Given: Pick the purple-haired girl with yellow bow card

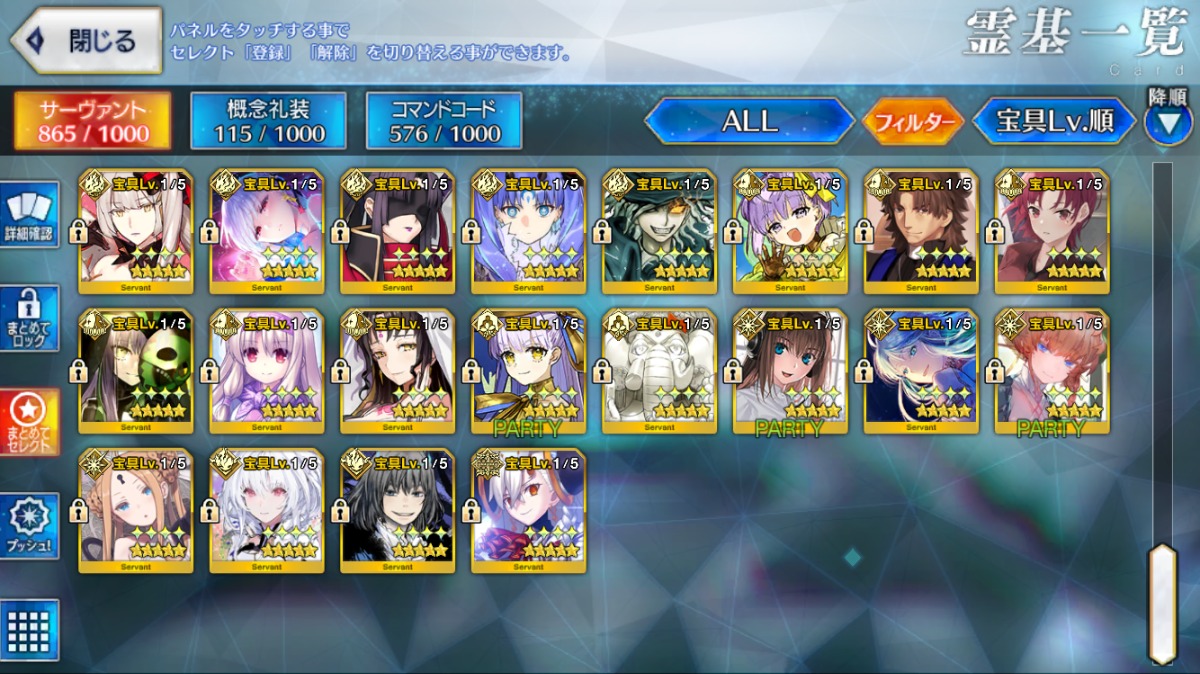Looking at the screenshot, I should click(790, 230).
